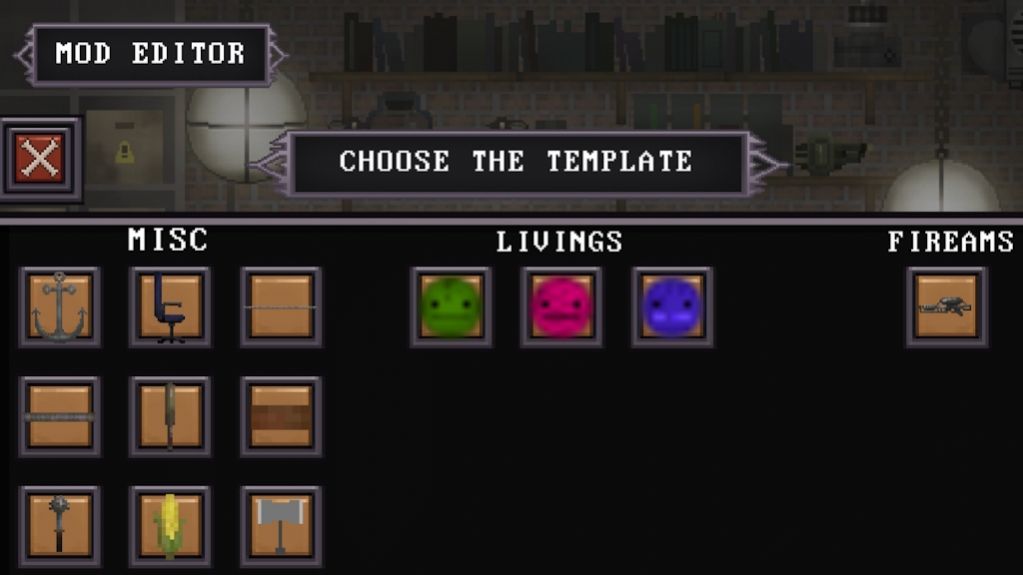The height and width of the screenshot is (575, 1023).
Task: Pick the thin chain template
Action: (x=281, y=307)
